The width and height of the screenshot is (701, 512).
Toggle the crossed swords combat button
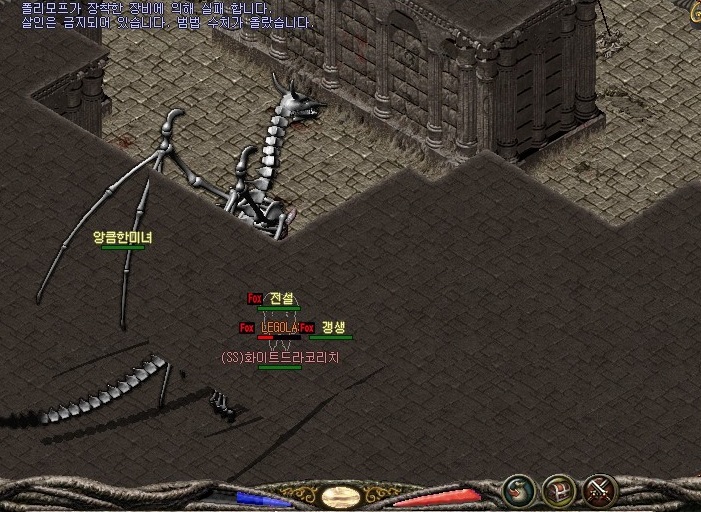tap(600, 490)
